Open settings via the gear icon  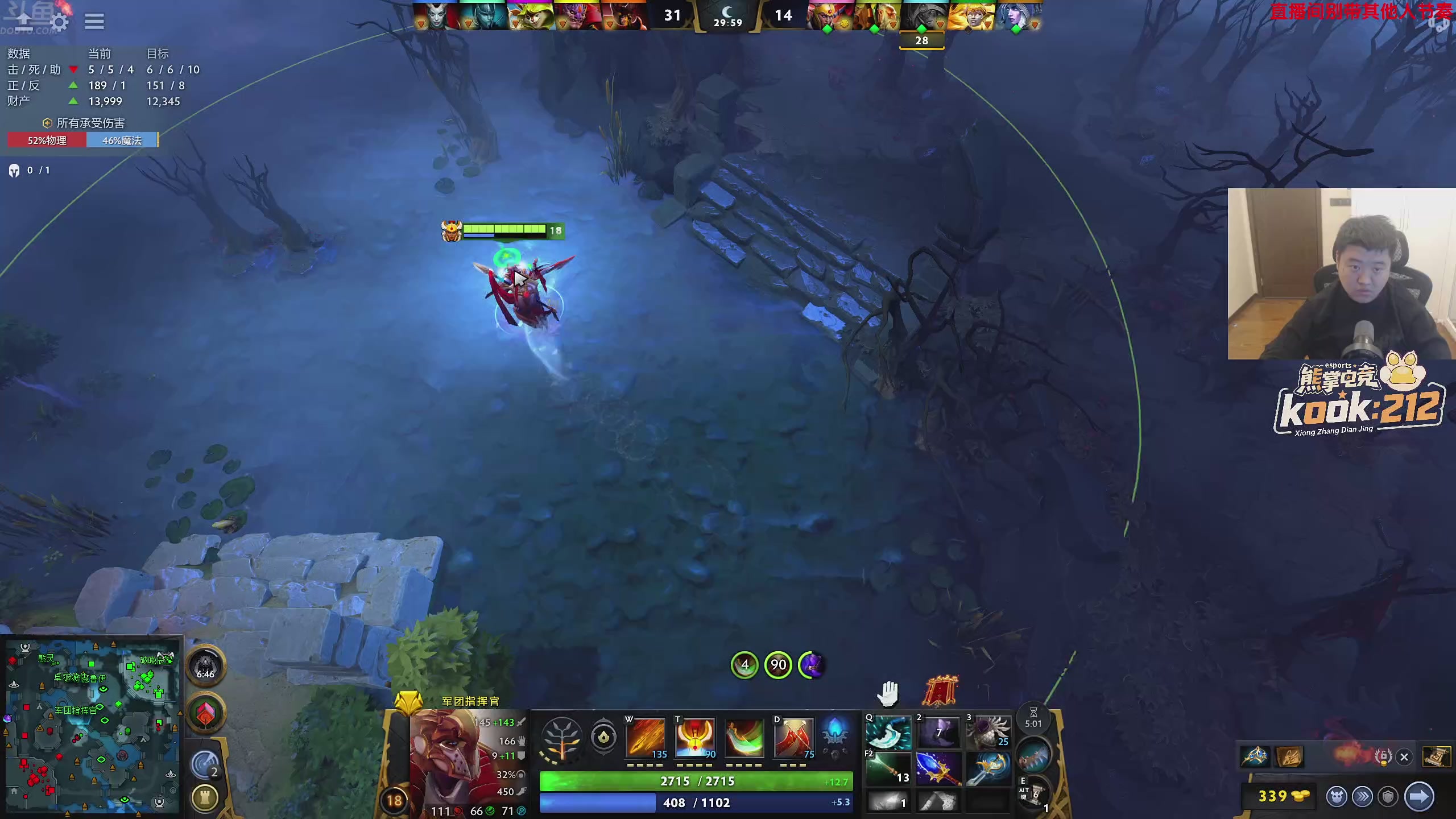pos(59,22)
